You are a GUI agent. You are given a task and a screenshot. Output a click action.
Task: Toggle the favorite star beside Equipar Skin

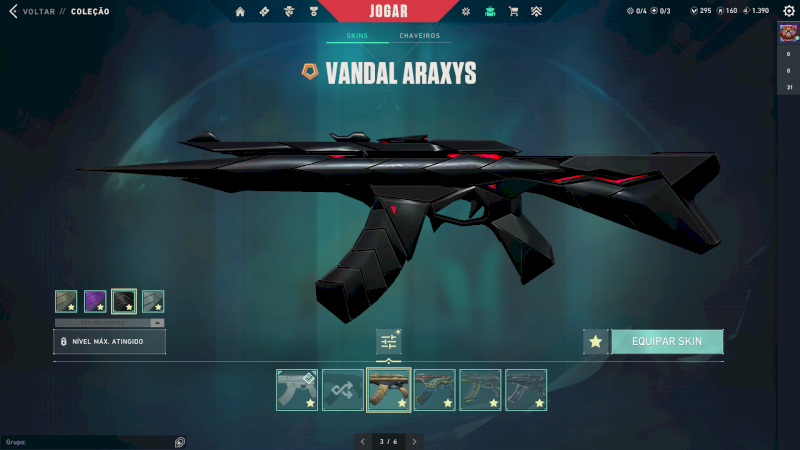click(595, 341)
